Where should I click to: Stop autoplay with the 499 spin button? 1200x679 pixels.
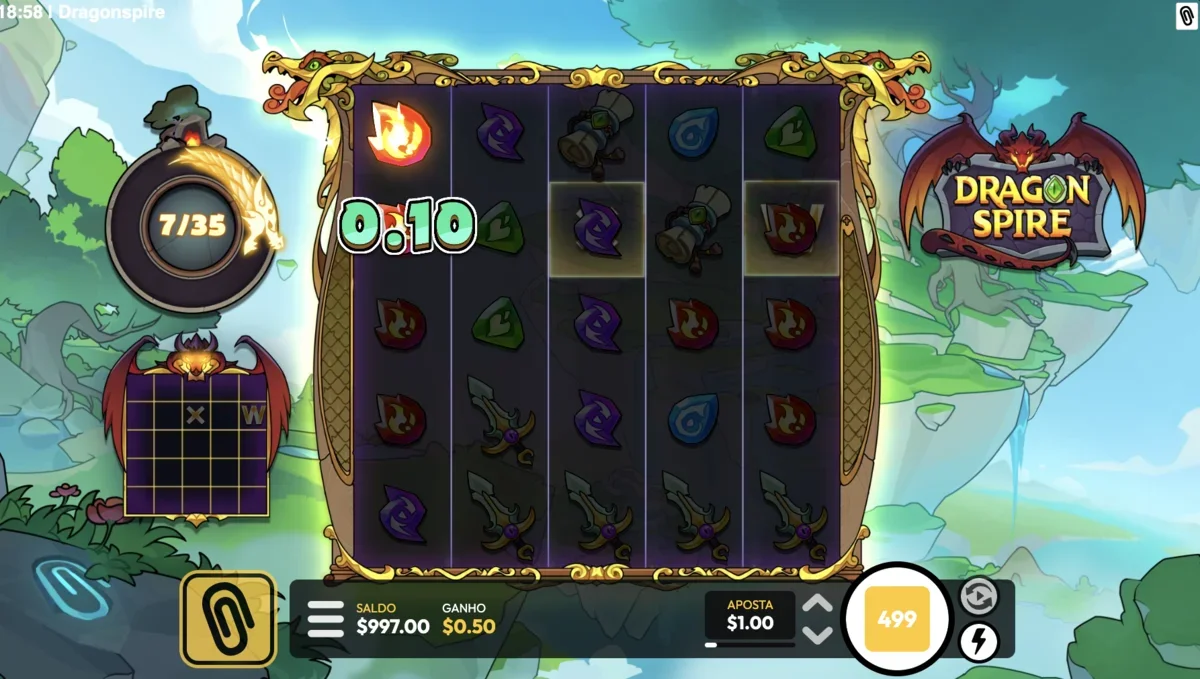pos(896,619)
